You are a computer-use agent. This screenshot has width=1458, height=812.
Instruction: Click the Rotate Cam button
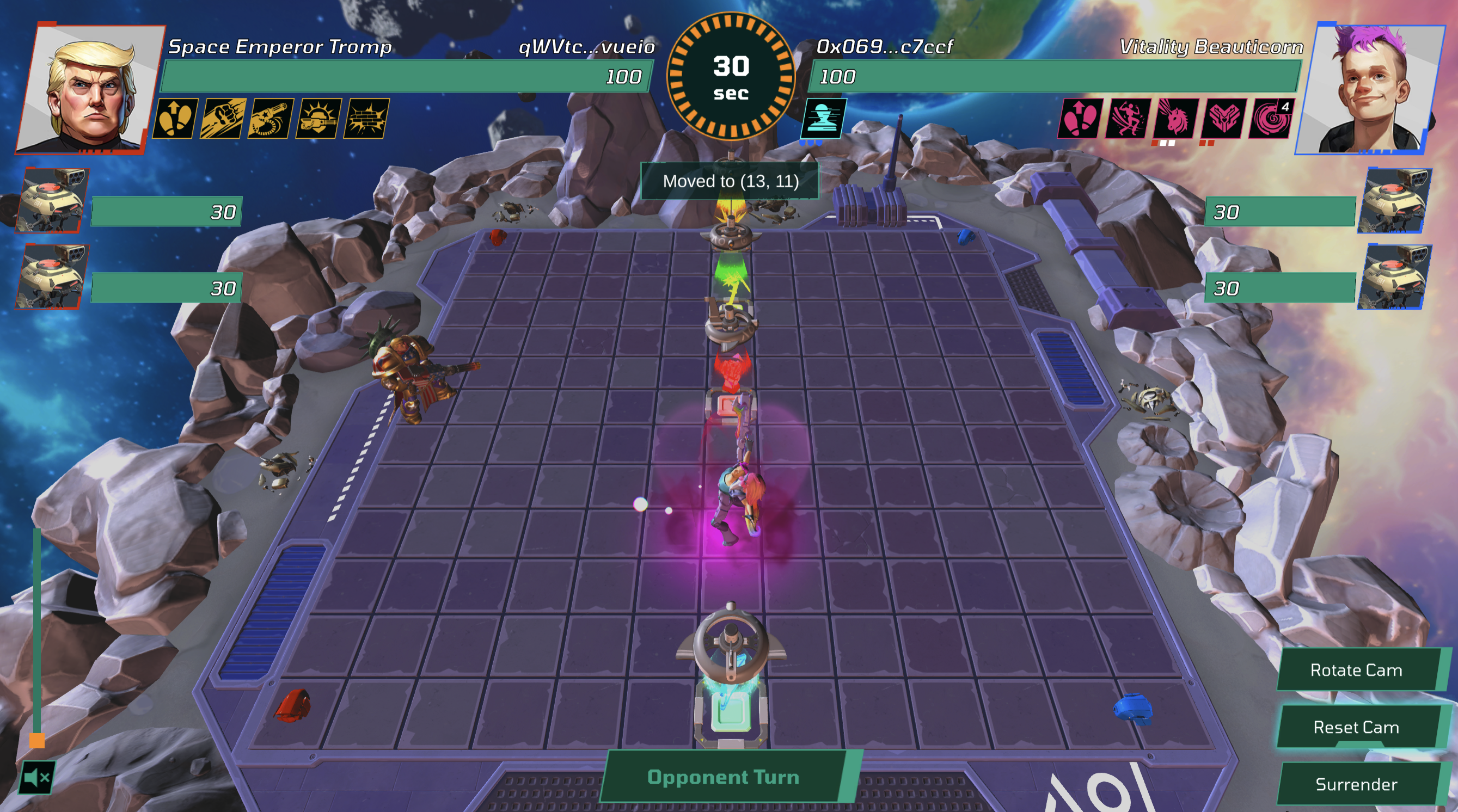point(1356,670)
